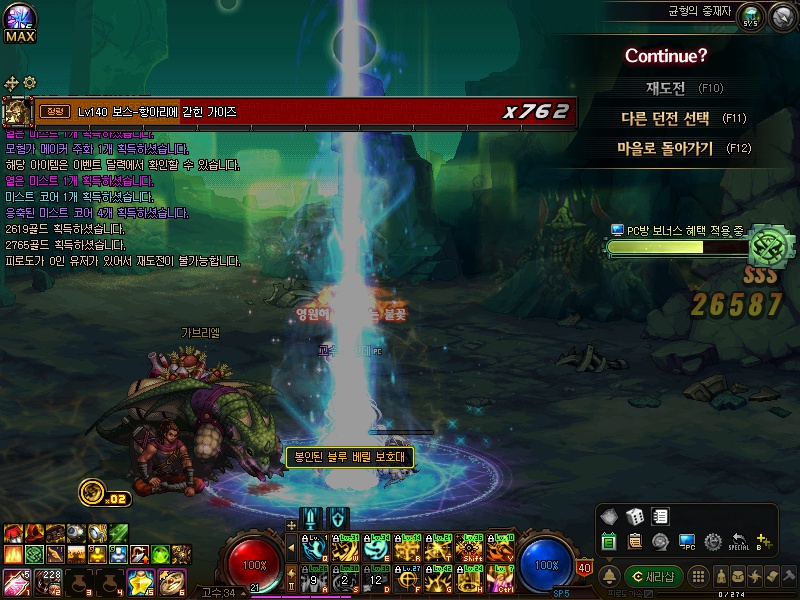The width and height of the screenshot is (800, 600).
Task: Click the white dice icon
Action: click(634, 517)
